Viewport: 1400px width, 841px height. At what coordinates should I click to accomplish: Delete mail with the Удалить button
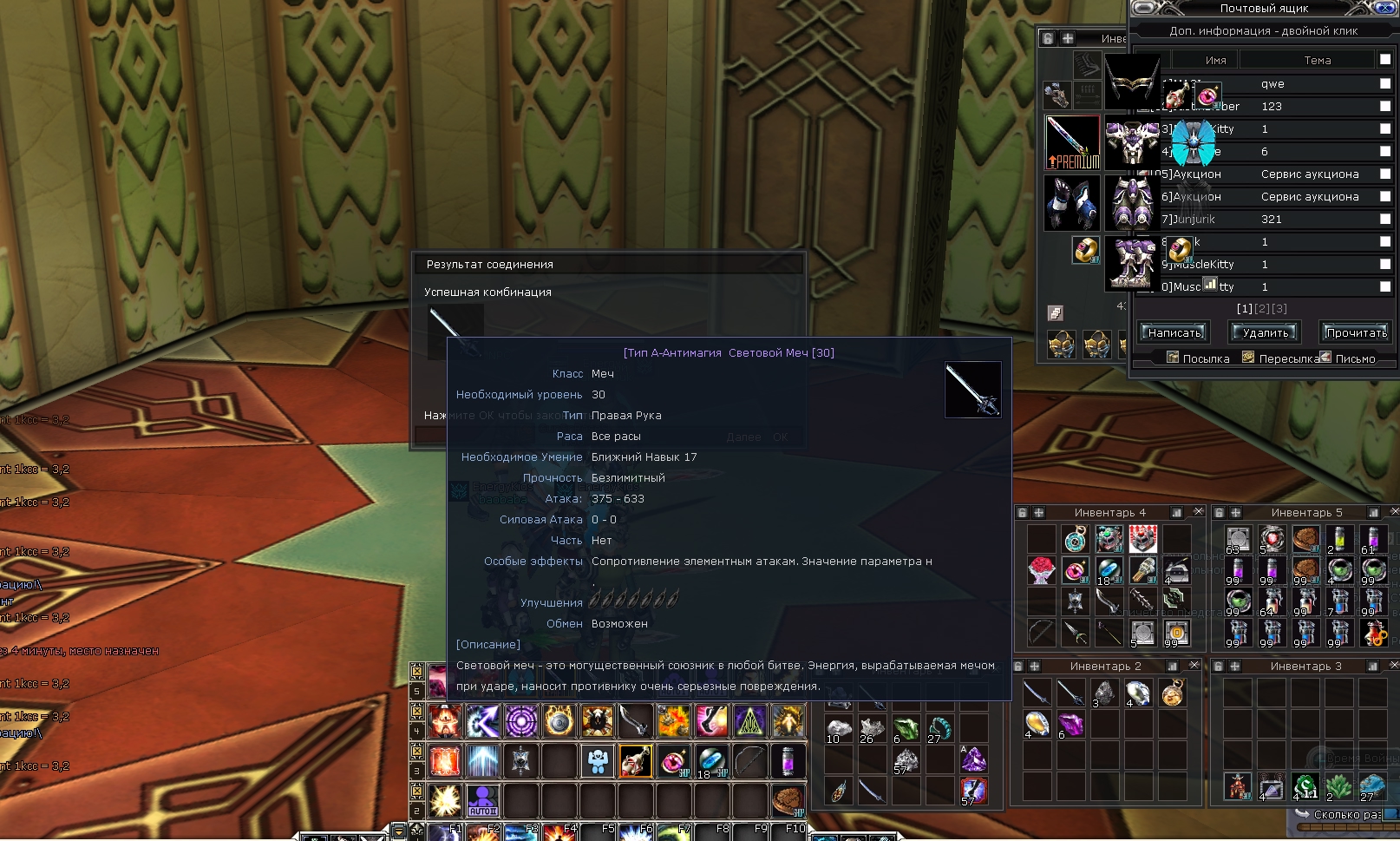coord(1265,332)
